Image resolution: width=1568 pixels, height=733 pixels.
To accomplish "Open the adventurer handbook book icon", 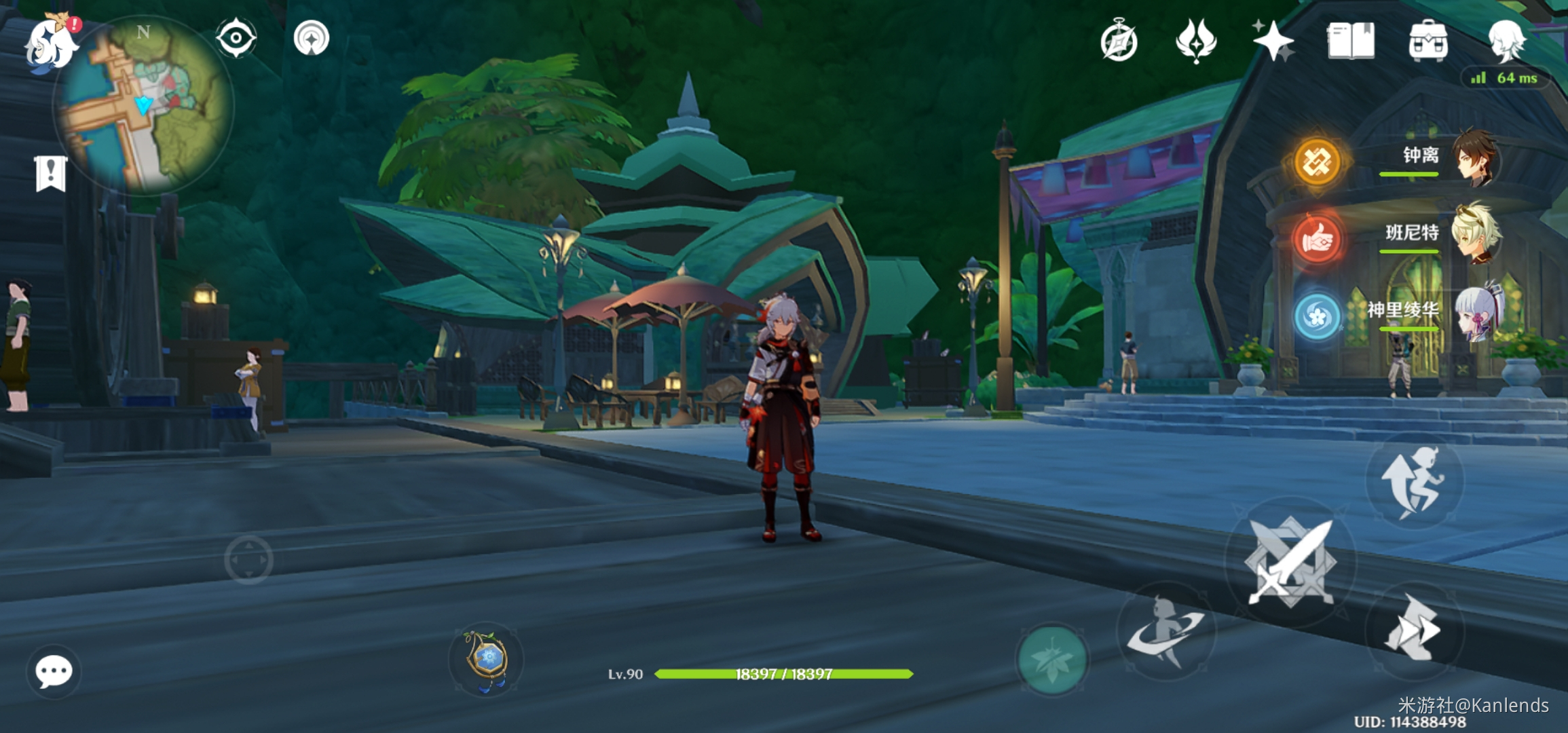I will (1351, 41).
